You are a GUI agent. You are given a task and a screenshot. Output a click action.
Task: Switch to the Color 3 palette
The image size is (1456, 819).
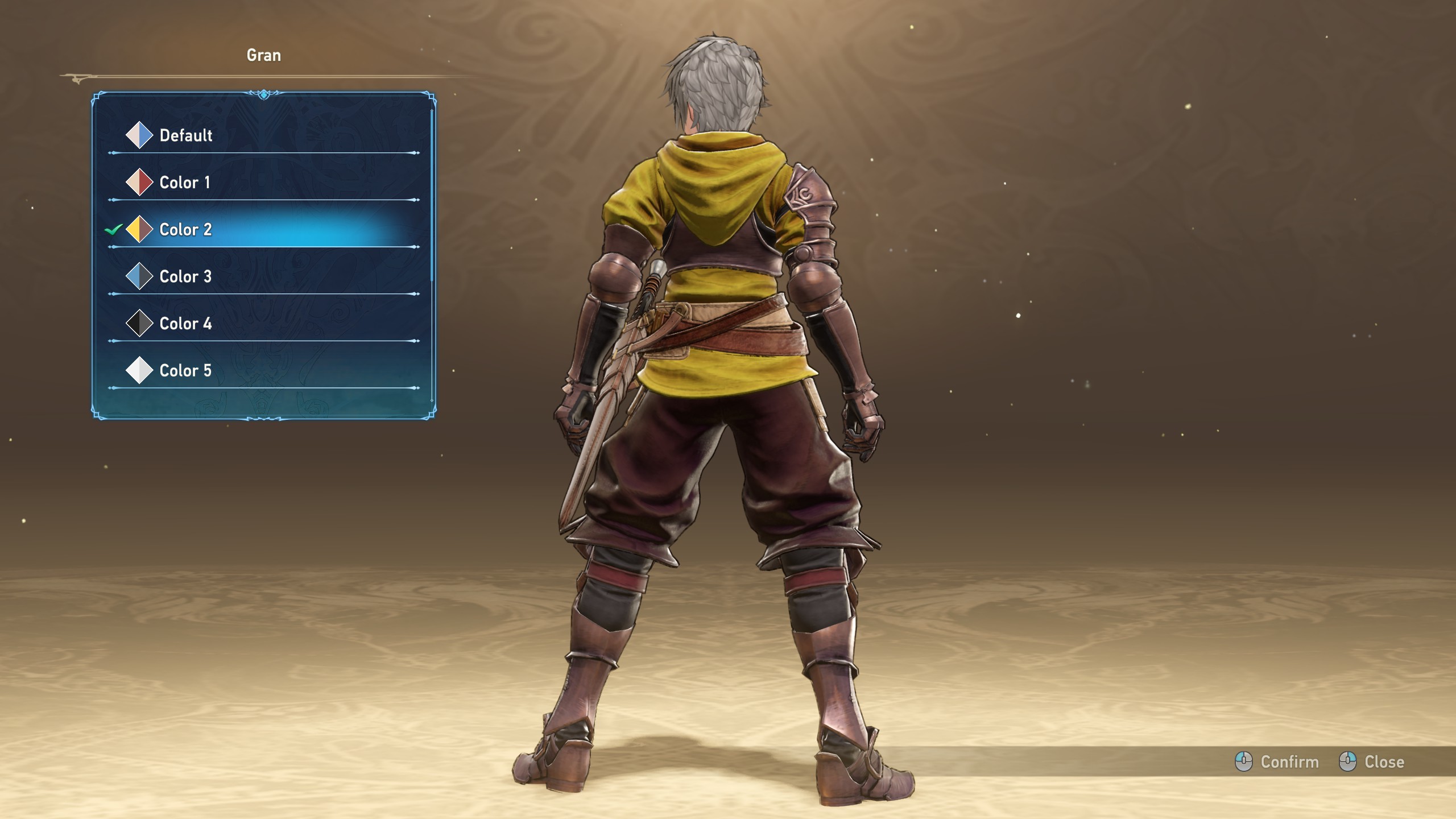point(185,277)
